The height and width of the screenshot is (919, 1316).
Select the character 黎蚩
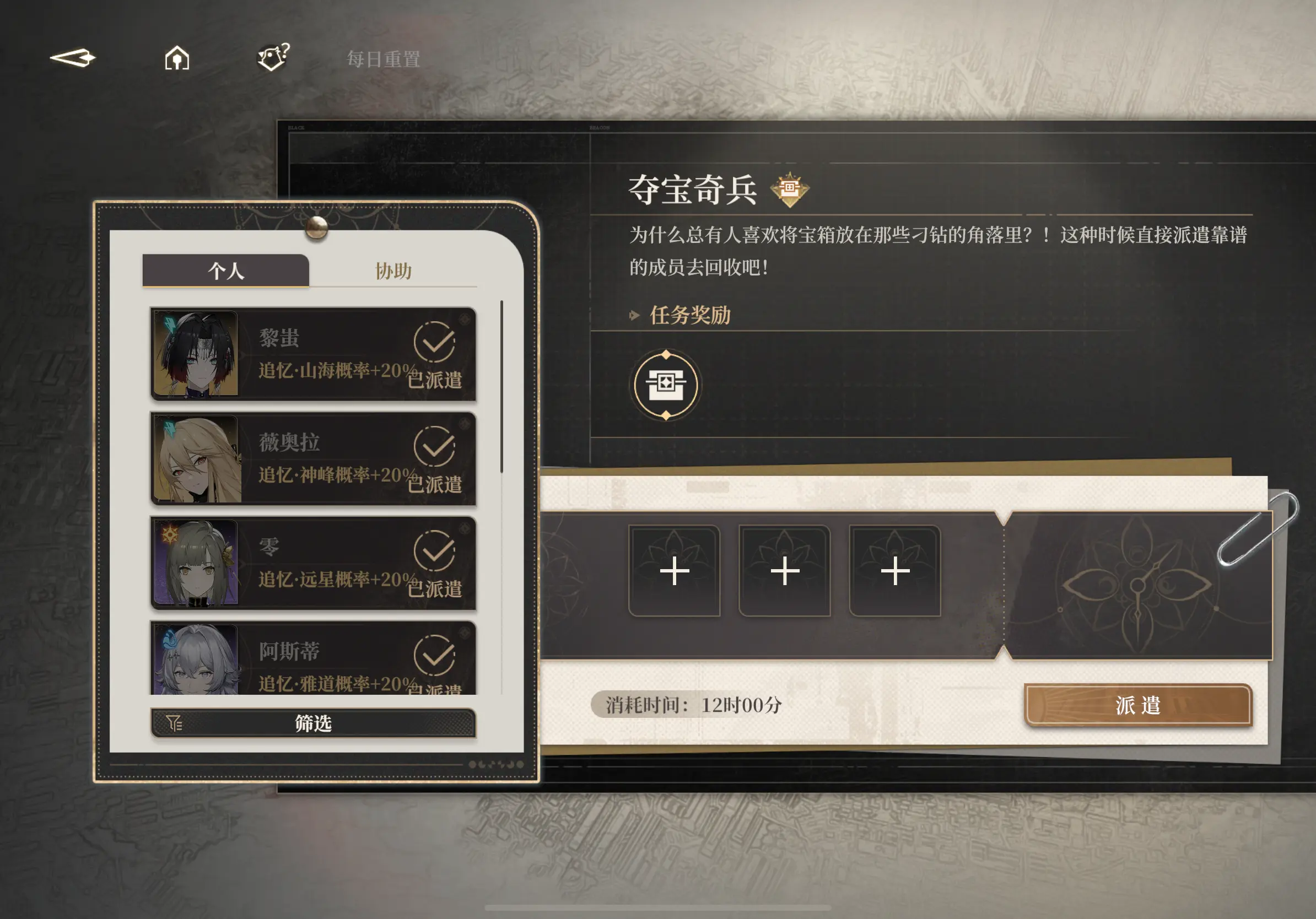pyautogui.click(x=313, y=354)
